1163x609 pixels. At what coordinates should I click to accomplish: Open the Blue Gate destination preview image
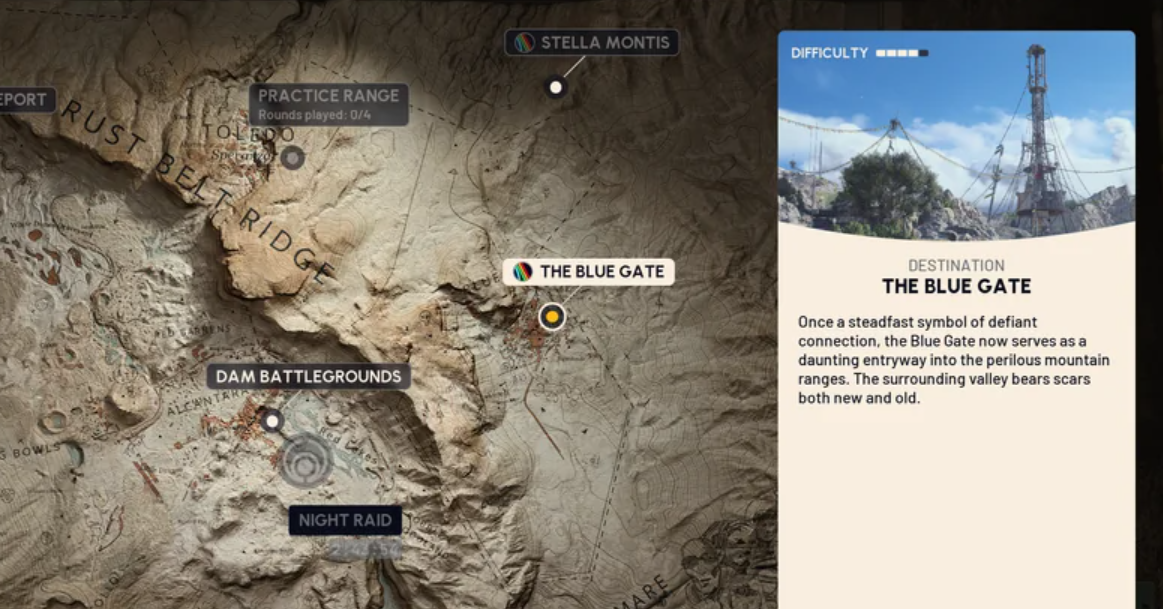pyautogui.click(x=956, y=135)
